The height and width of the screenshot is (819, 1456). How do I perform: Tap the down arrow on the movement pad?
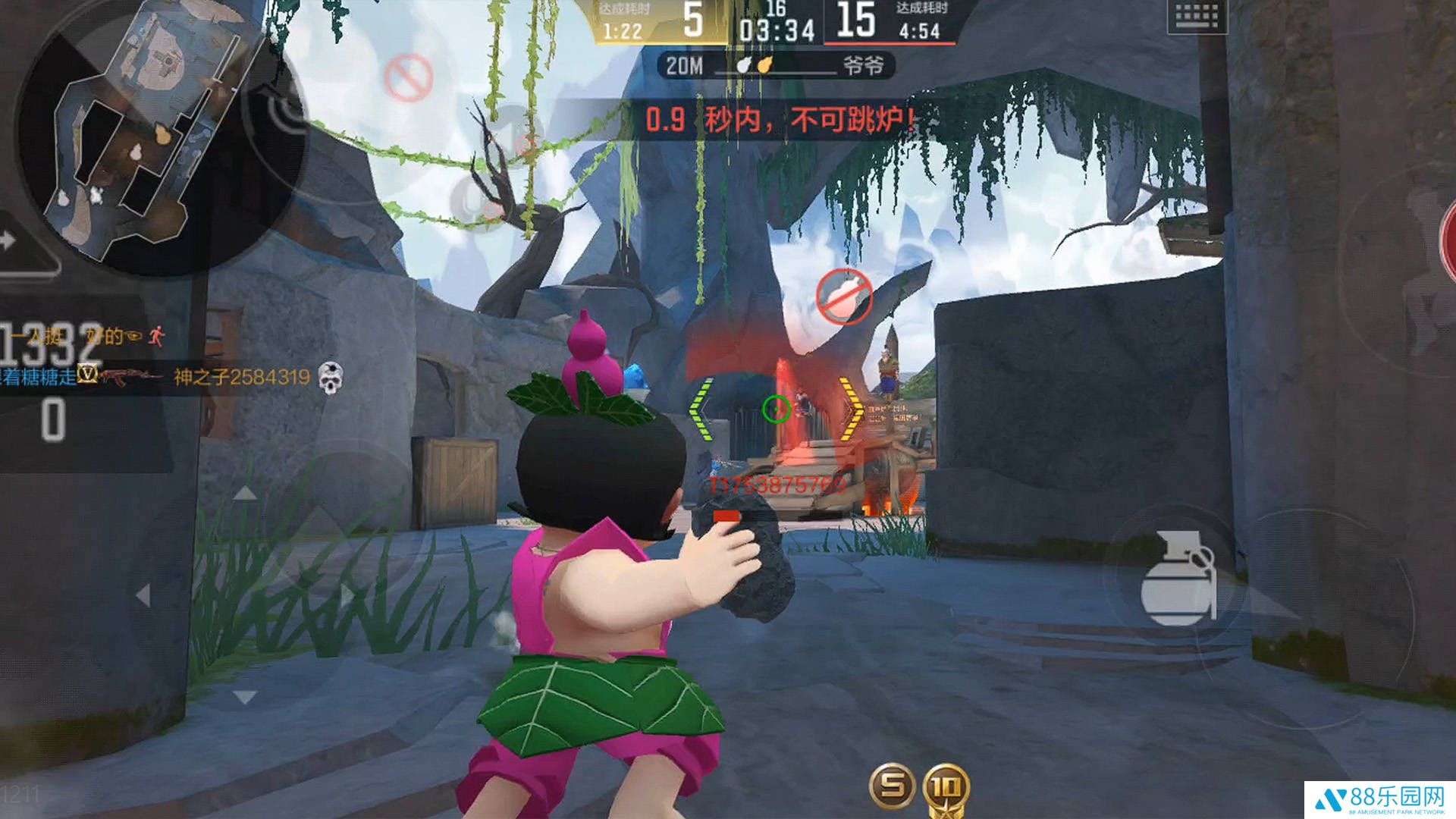pyautogui.click(x=244, y=696)
